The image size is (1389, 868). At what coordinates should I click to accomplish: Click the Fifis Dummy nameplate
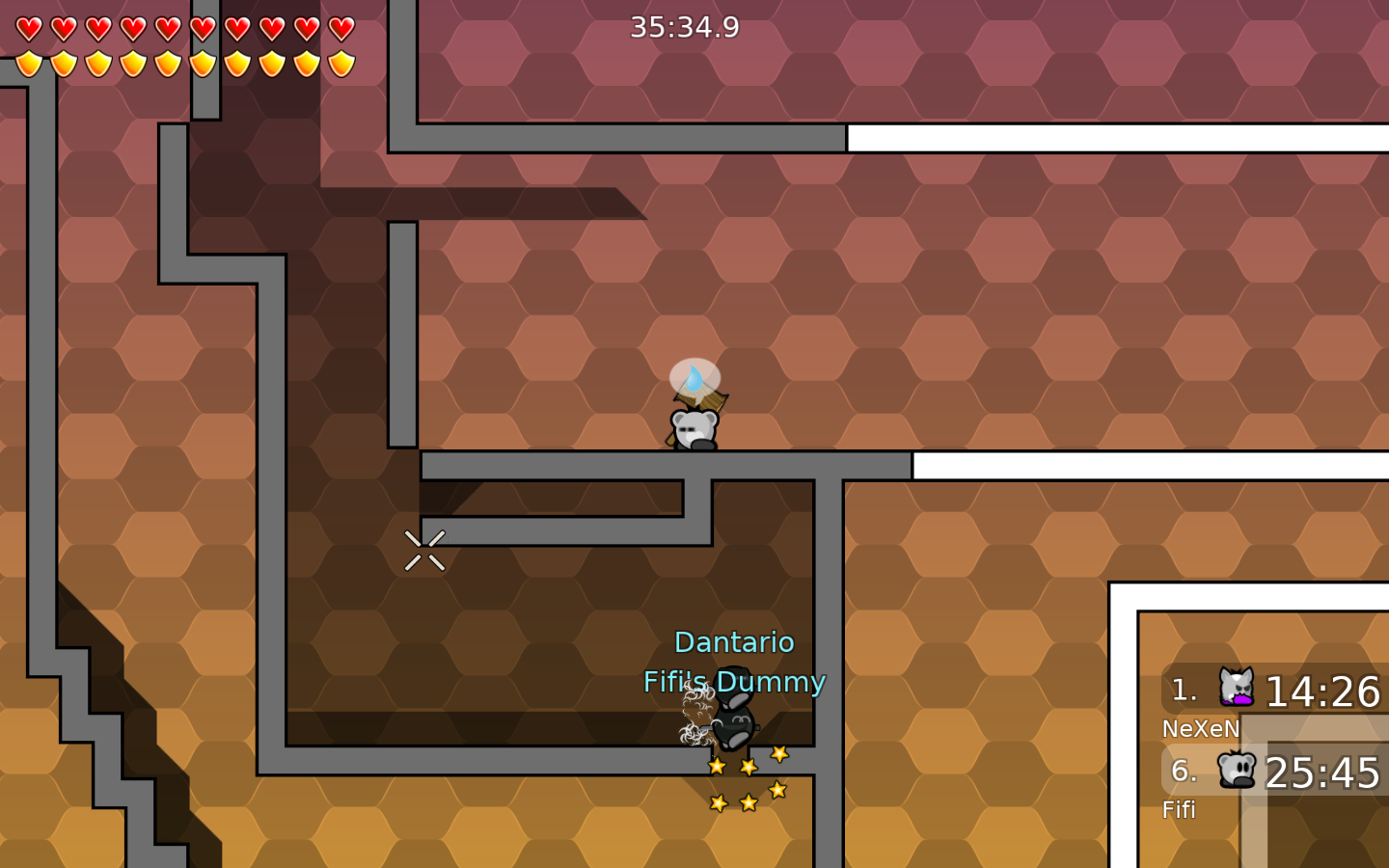[734, 682]
